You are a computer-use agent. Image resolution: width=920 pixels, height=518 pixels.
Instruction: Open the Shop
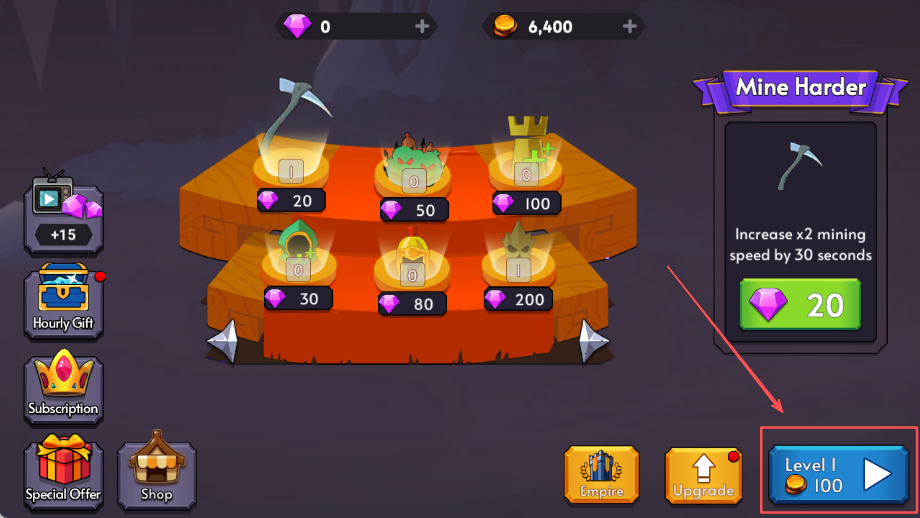(157, 472)
